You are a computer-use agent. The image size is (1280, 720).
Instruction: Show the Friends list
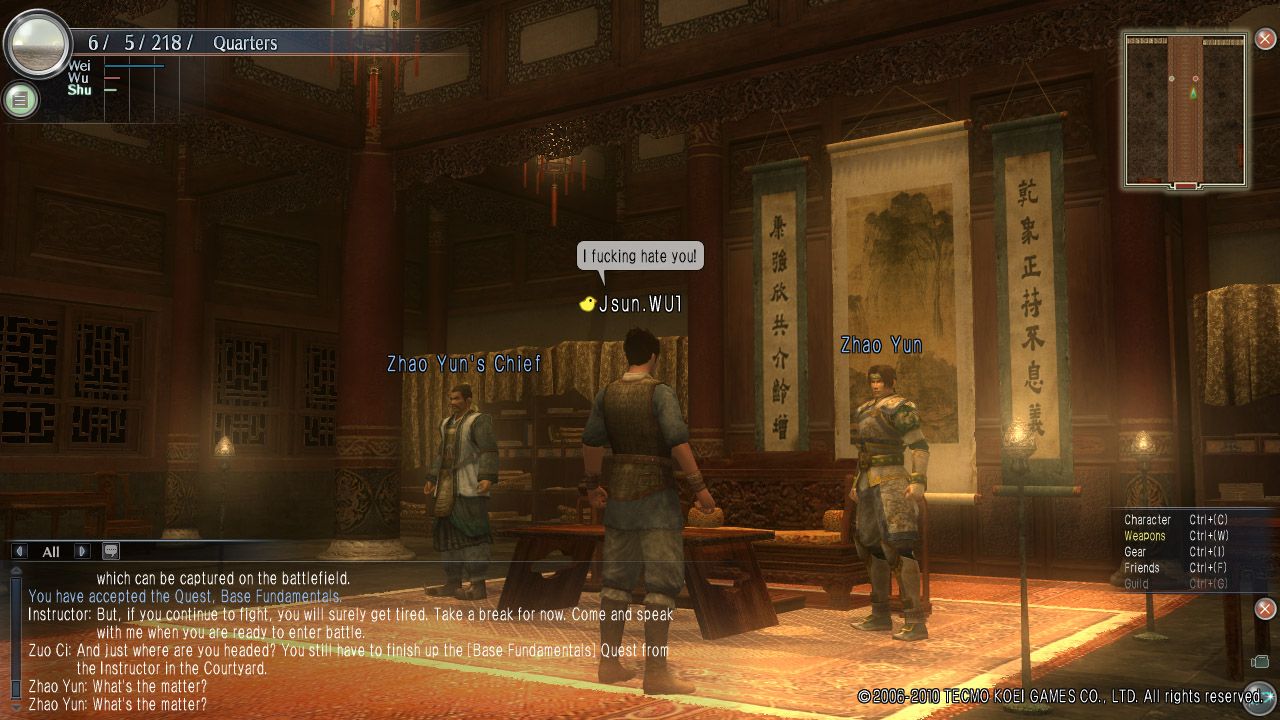pos(1141,568)
